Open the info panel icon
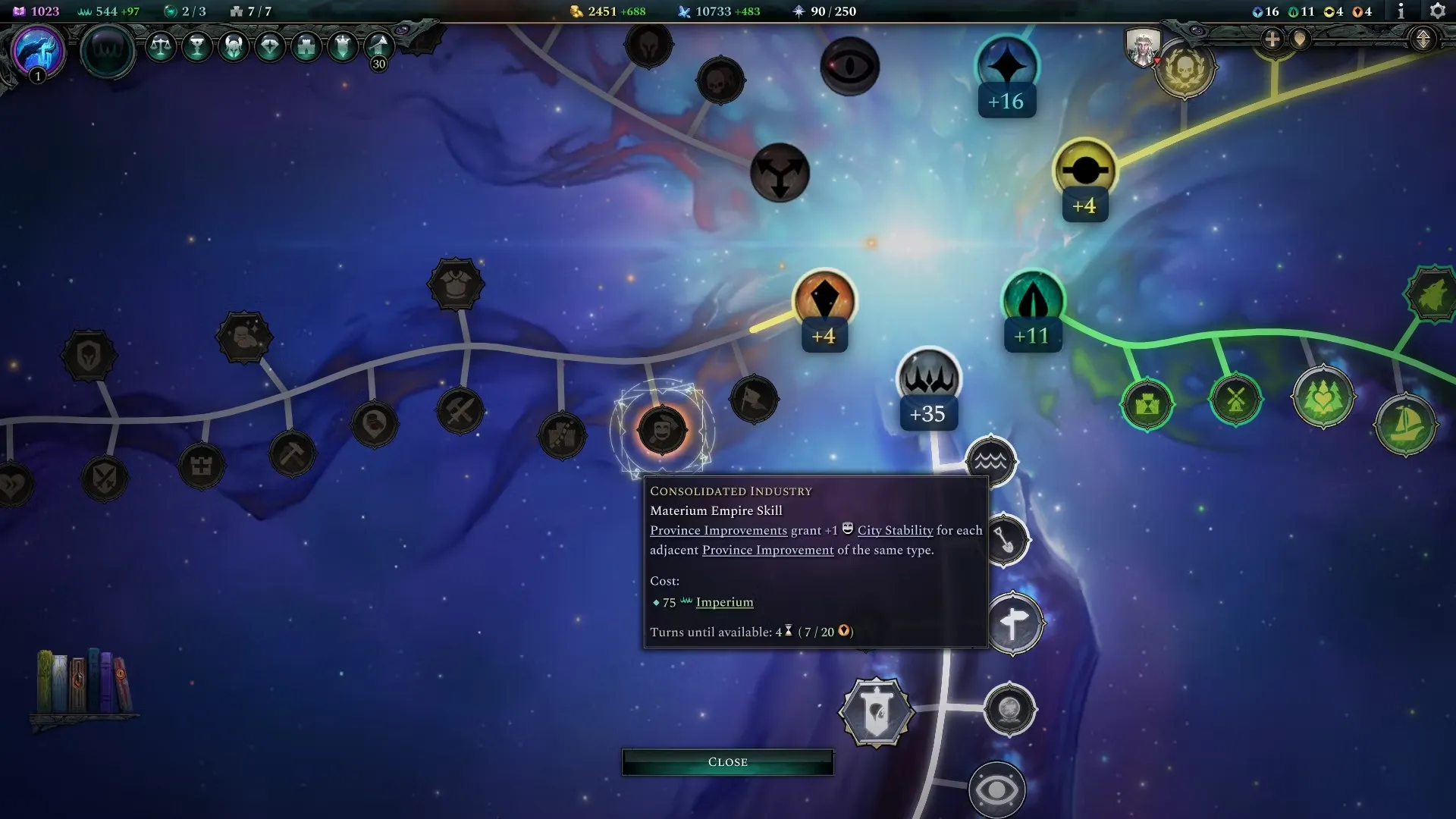Viewport: 1456px width, 819px height. tap(1401, 11)
